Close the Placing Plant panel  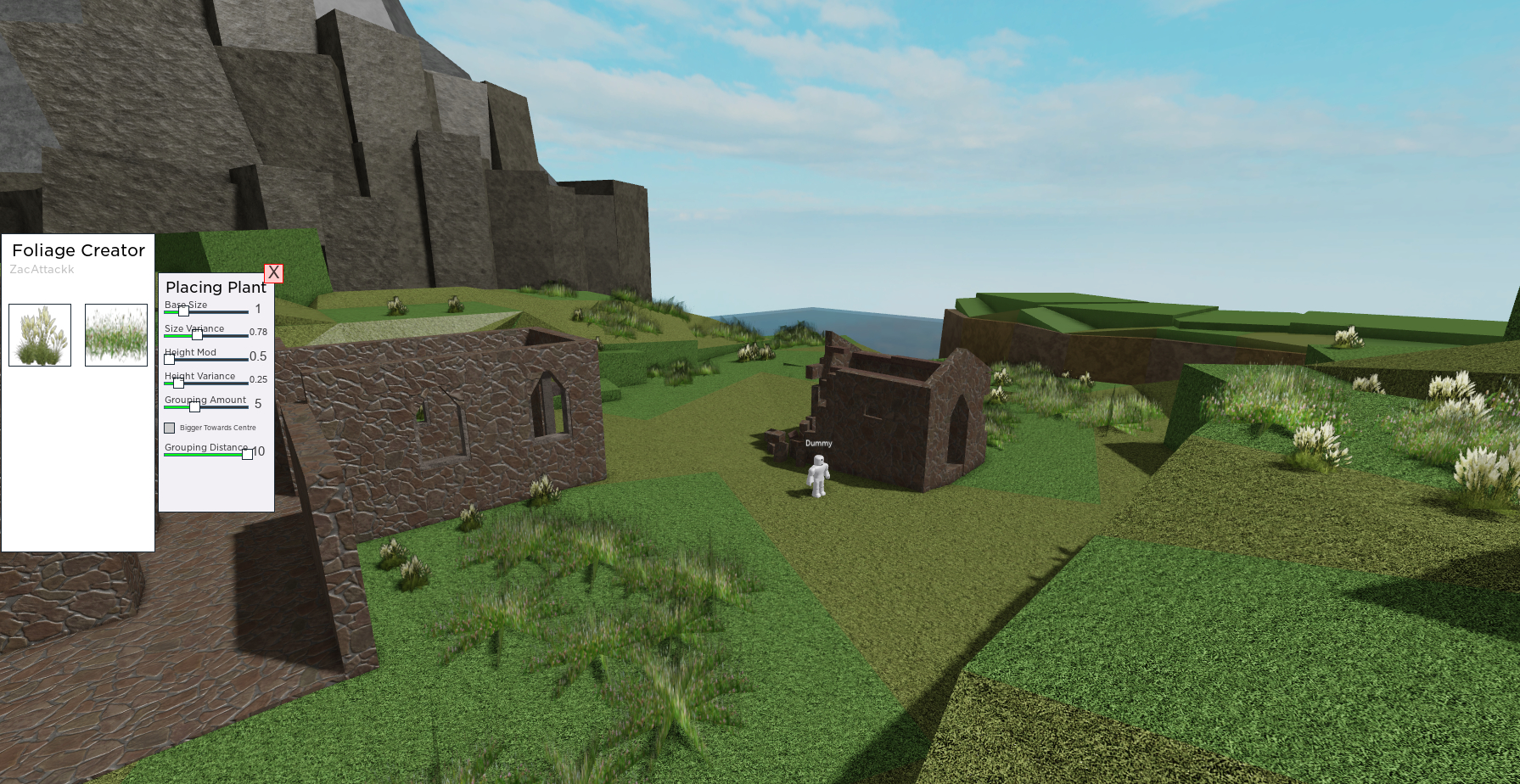[x=272, y=273]
